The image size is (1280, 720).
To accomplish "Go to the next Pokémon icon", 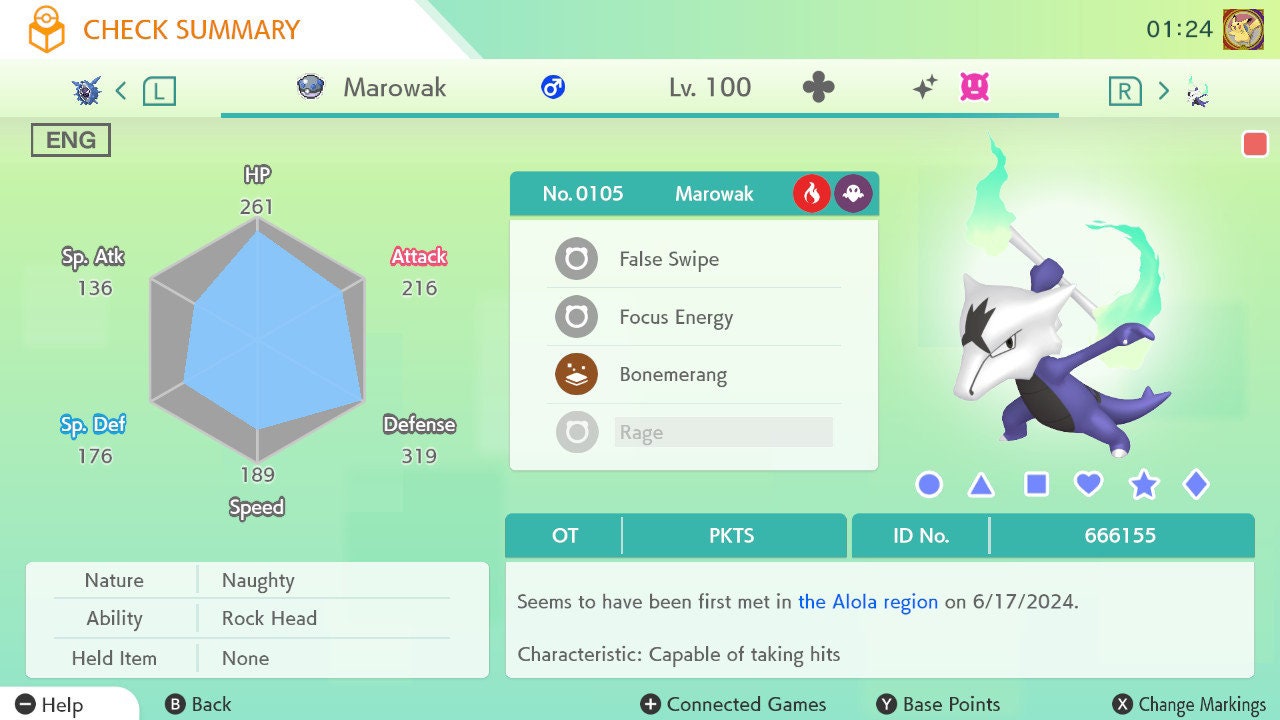I will pyautogui.click(x=1197, y=91).
